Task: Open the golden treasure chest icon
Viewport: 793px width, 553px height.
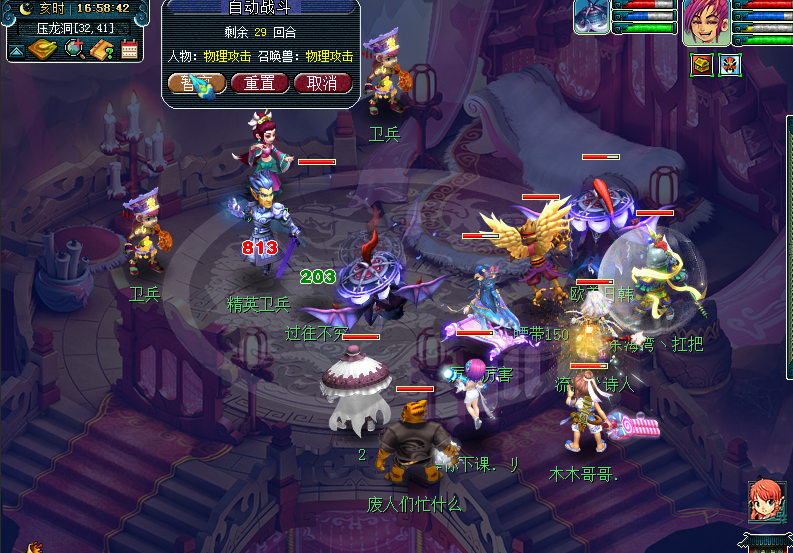Action: 701,64
